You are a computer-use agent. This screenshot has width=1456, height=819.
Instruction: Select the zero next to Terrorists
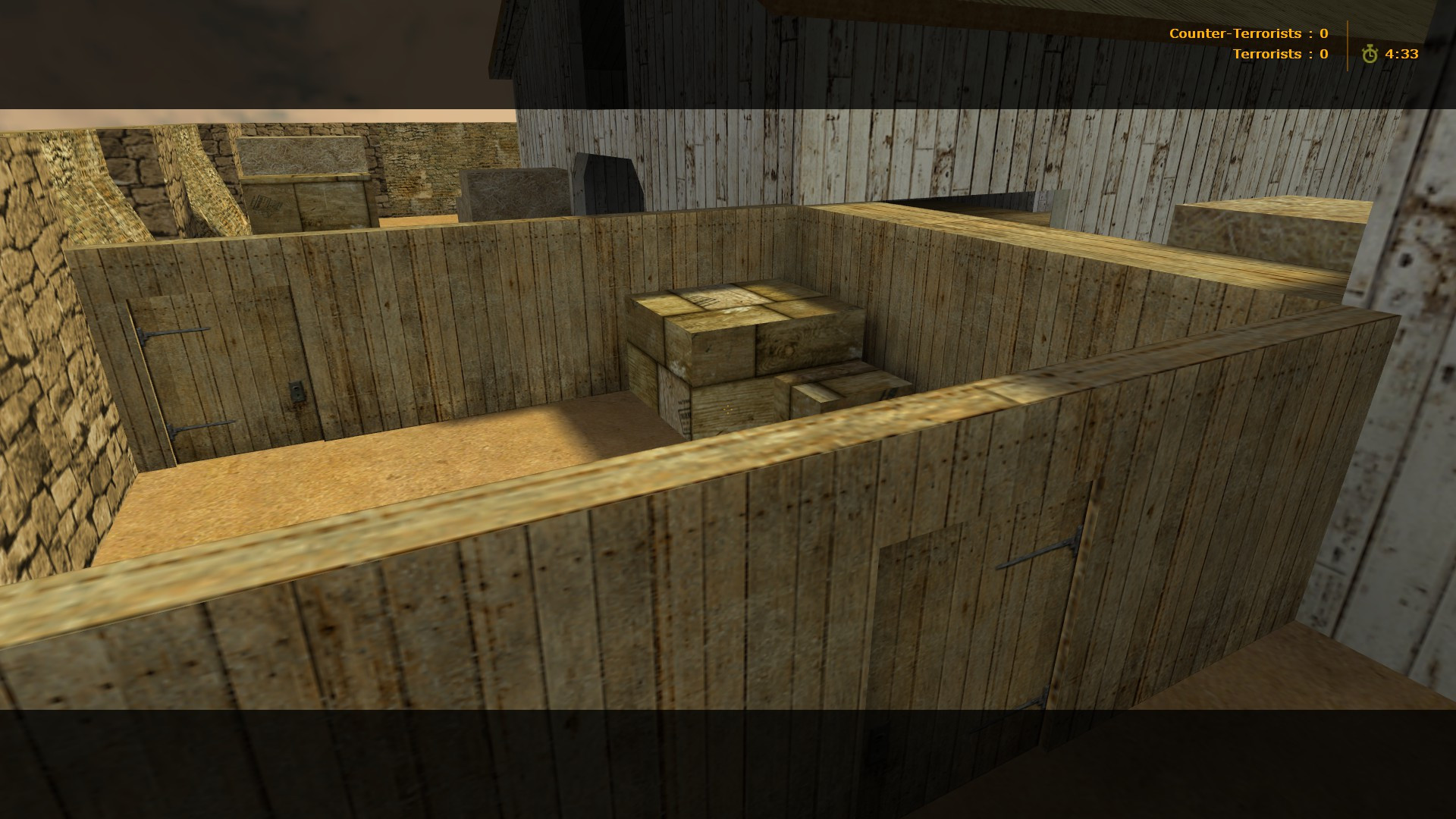(1322, 53)
